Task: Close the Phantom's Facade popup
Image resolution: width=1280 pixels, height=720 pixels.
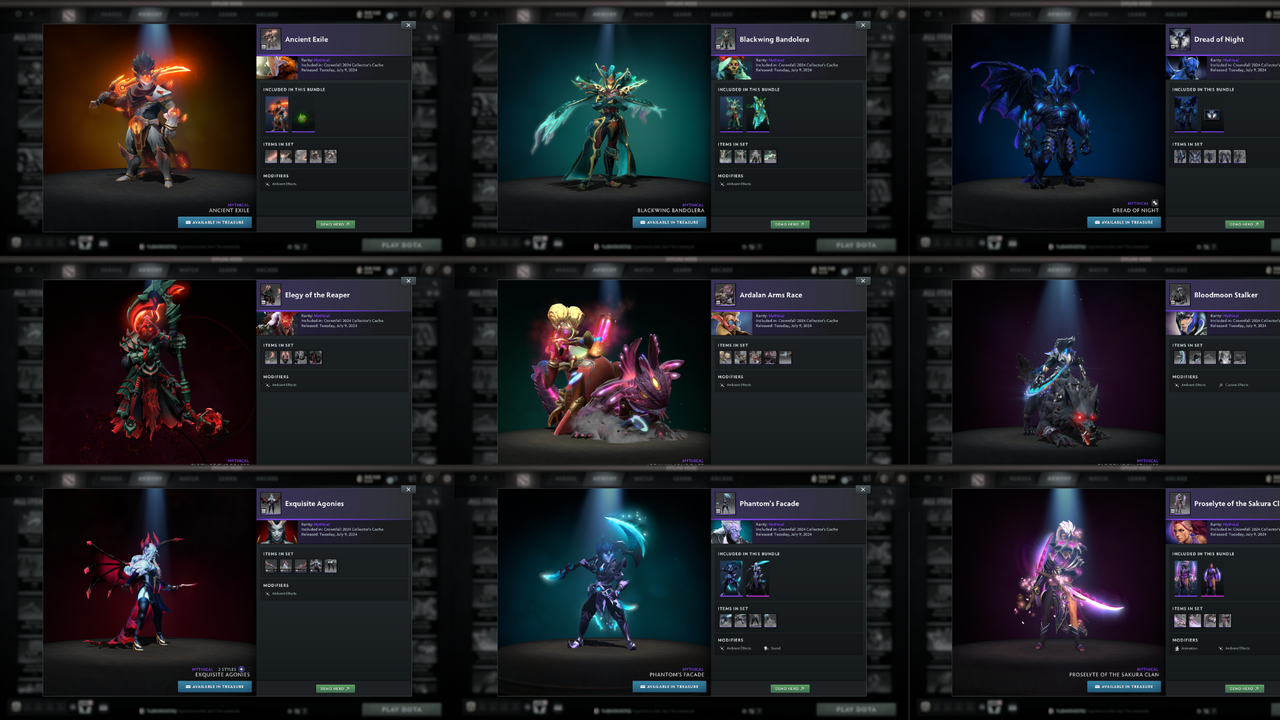Action: pos(863,490)
